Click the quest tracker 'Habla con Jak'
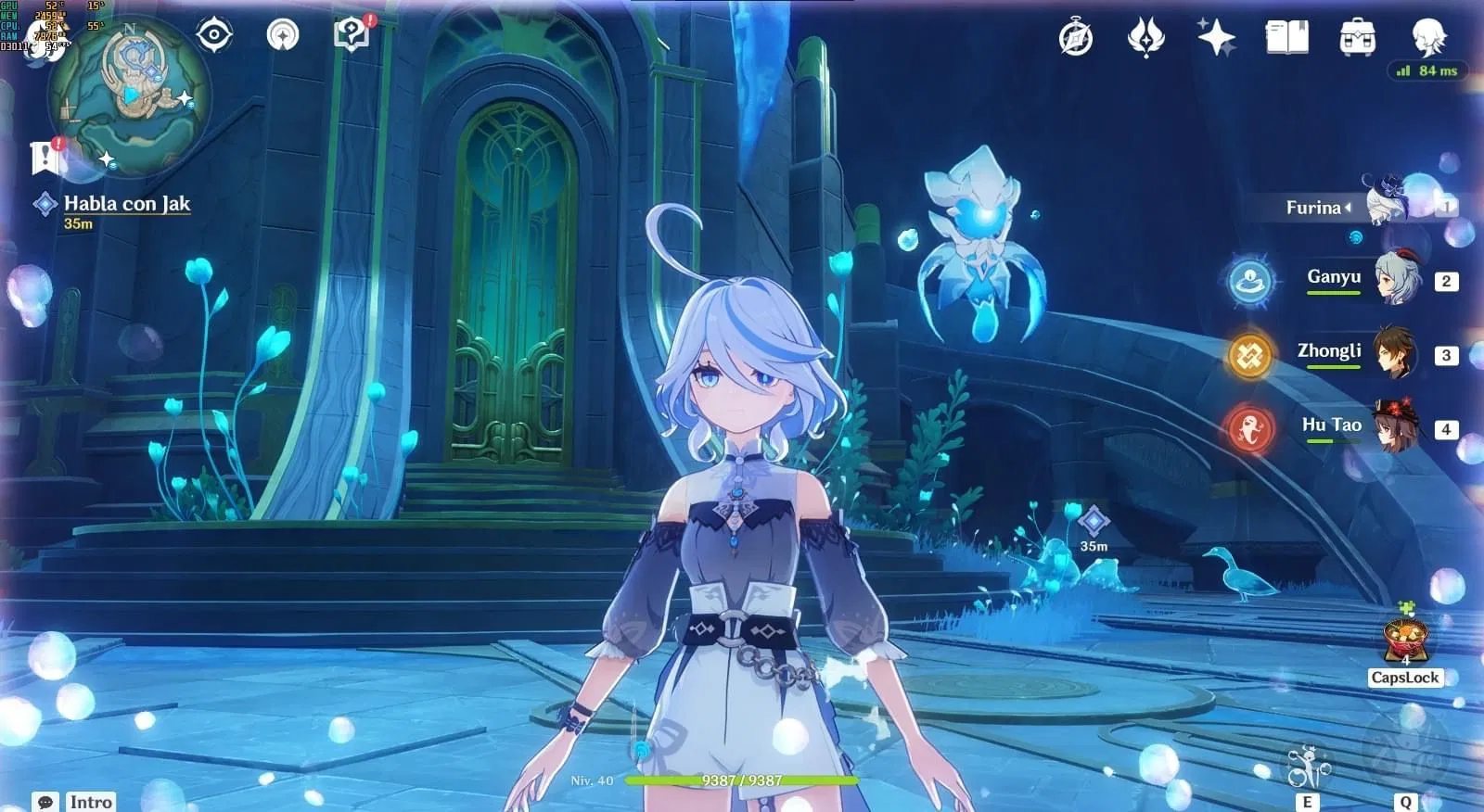 pyautogui.click(x=125, y=205)
